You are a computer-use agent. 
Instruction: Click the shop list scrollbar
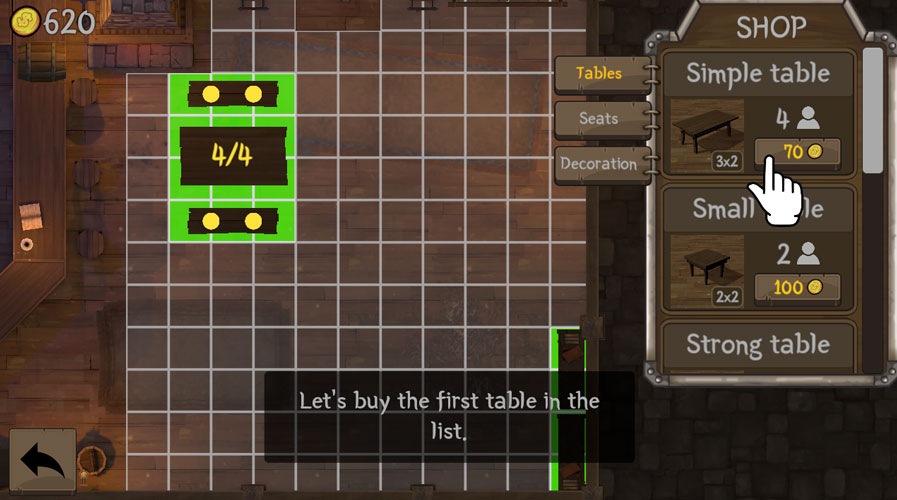click(872, 110)
